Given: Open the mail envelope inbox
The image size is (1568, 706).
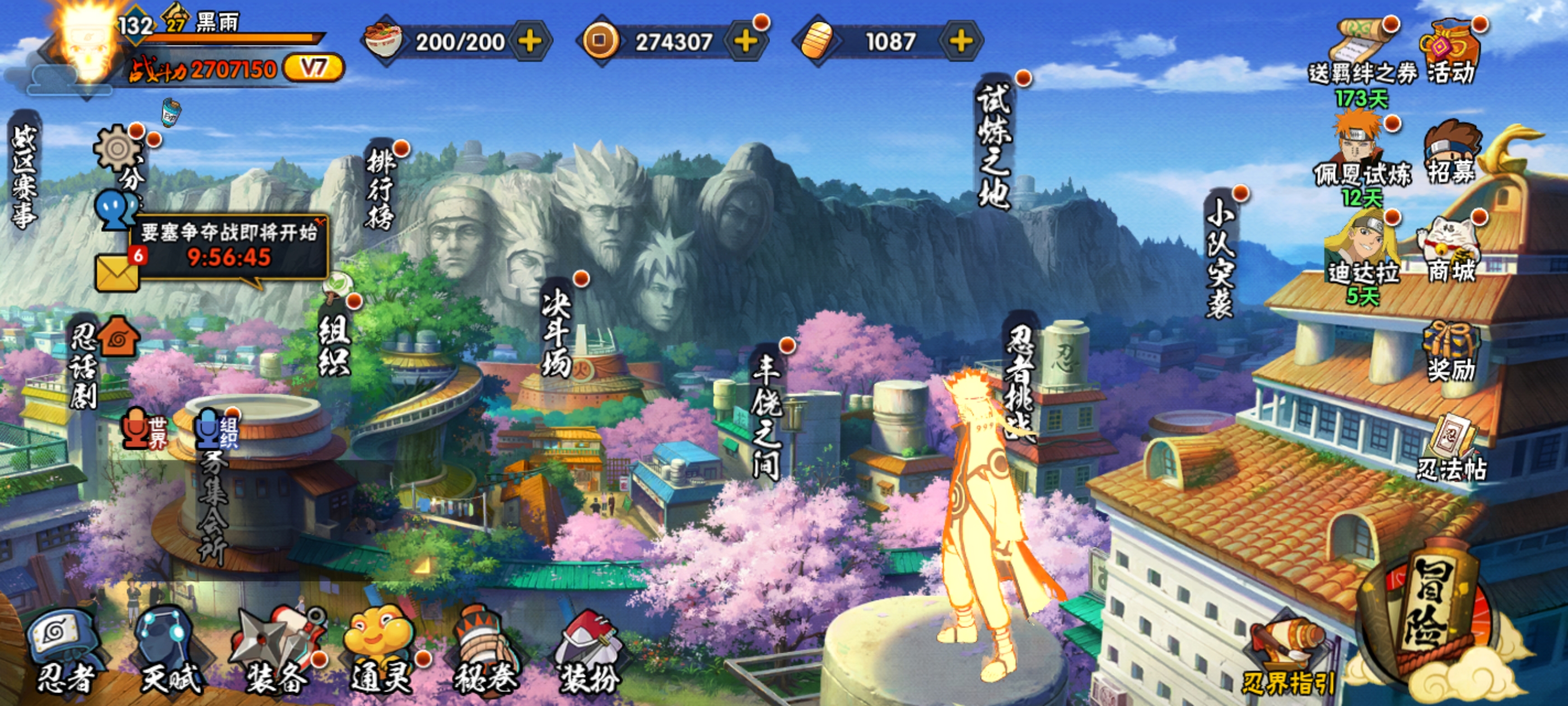Looking at the screenshot, I should pos(117,273).
